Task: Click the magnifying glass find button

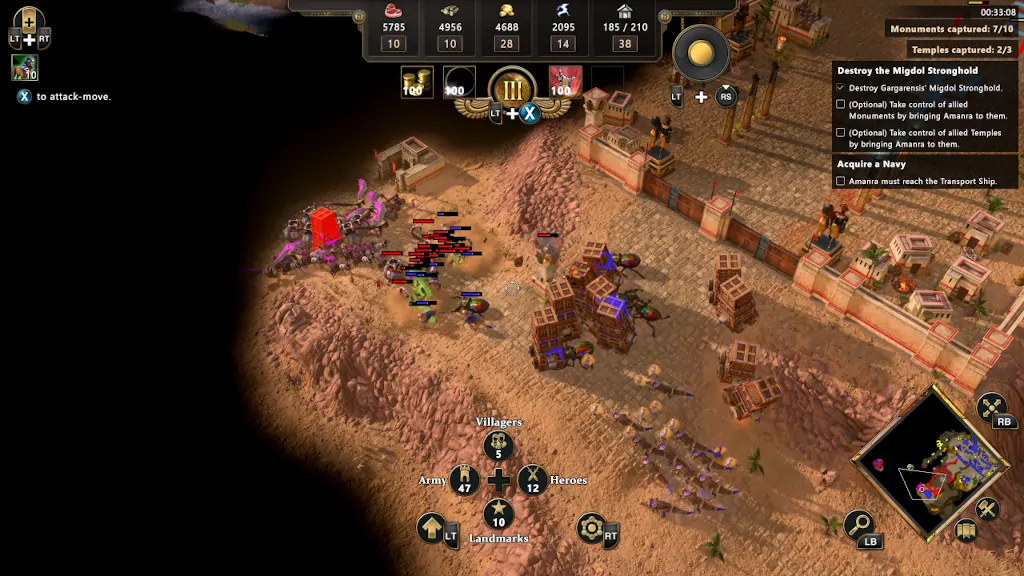Action: (858, 523)
